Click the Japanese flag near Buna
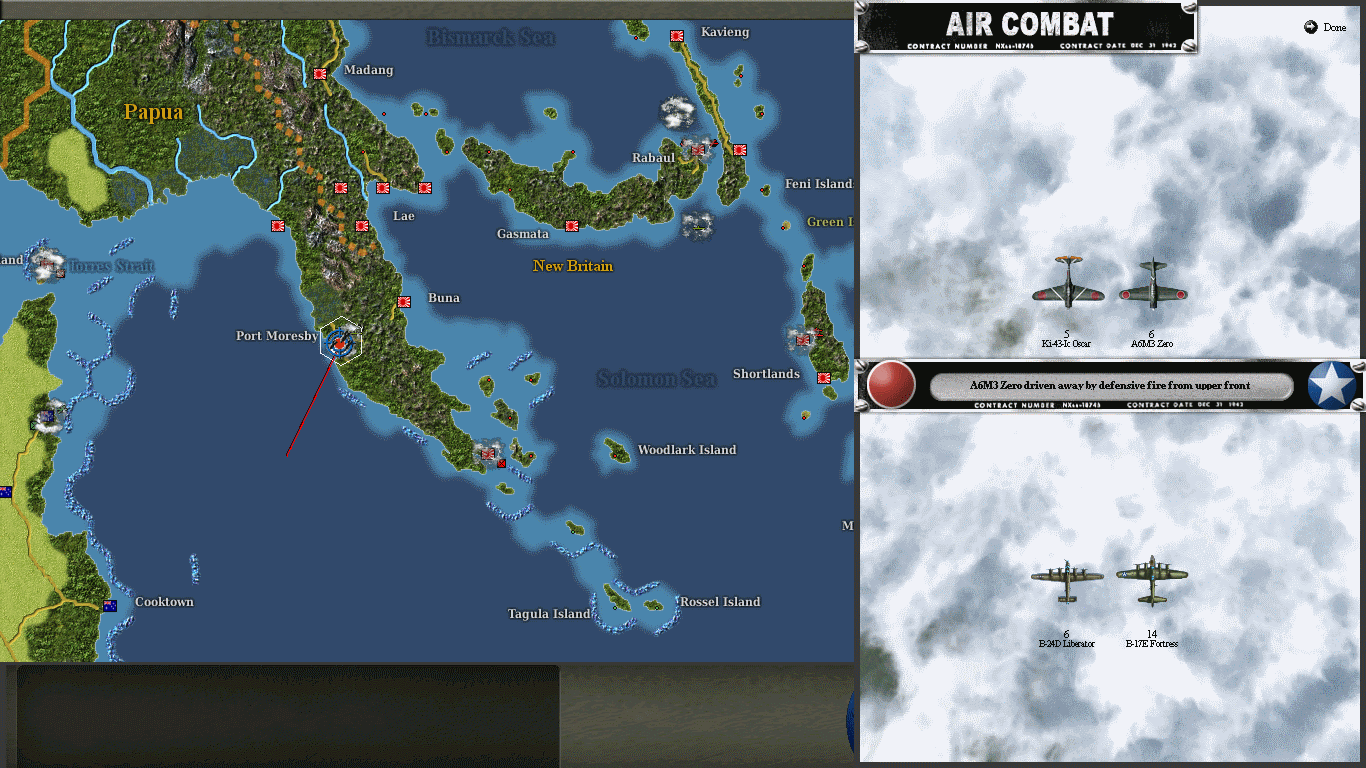Image resolution: width=1366 pixels, height=768 pixels. [404, 302]
